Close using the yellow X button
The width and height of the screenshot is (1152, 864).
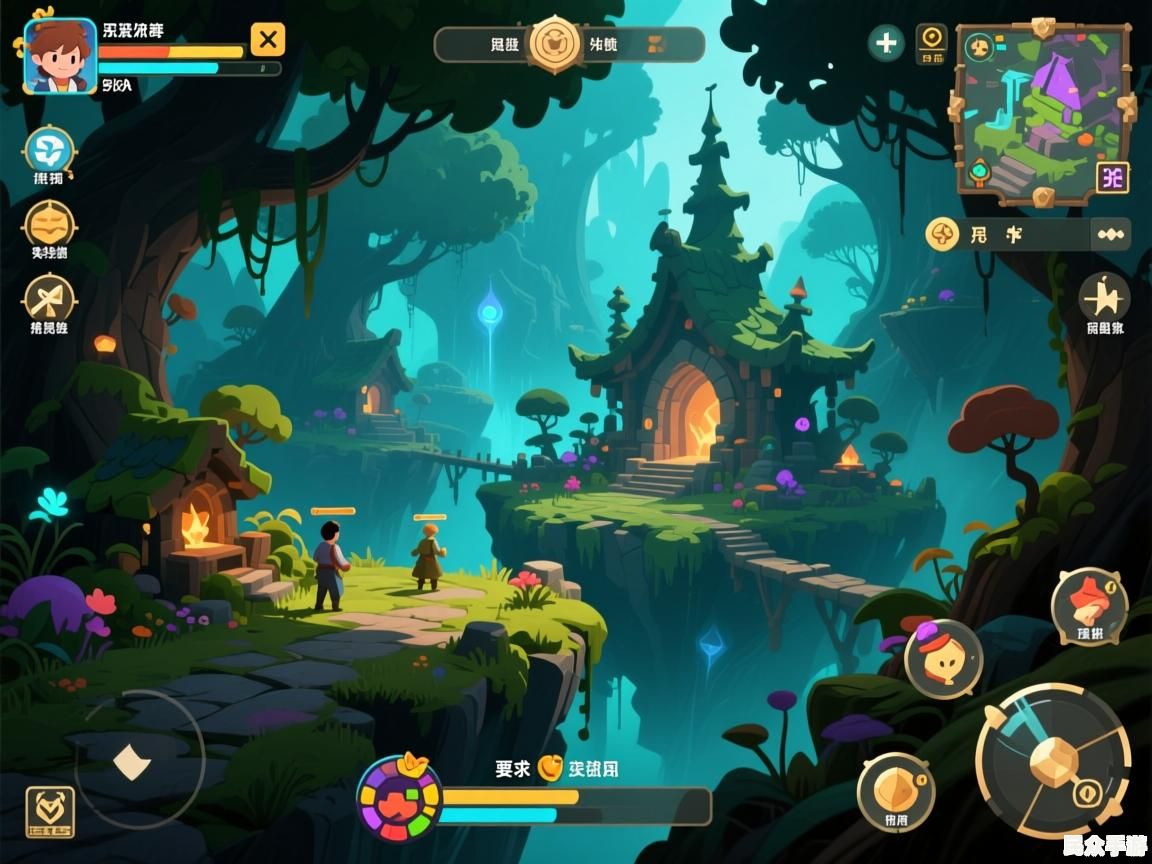[267, 40]
